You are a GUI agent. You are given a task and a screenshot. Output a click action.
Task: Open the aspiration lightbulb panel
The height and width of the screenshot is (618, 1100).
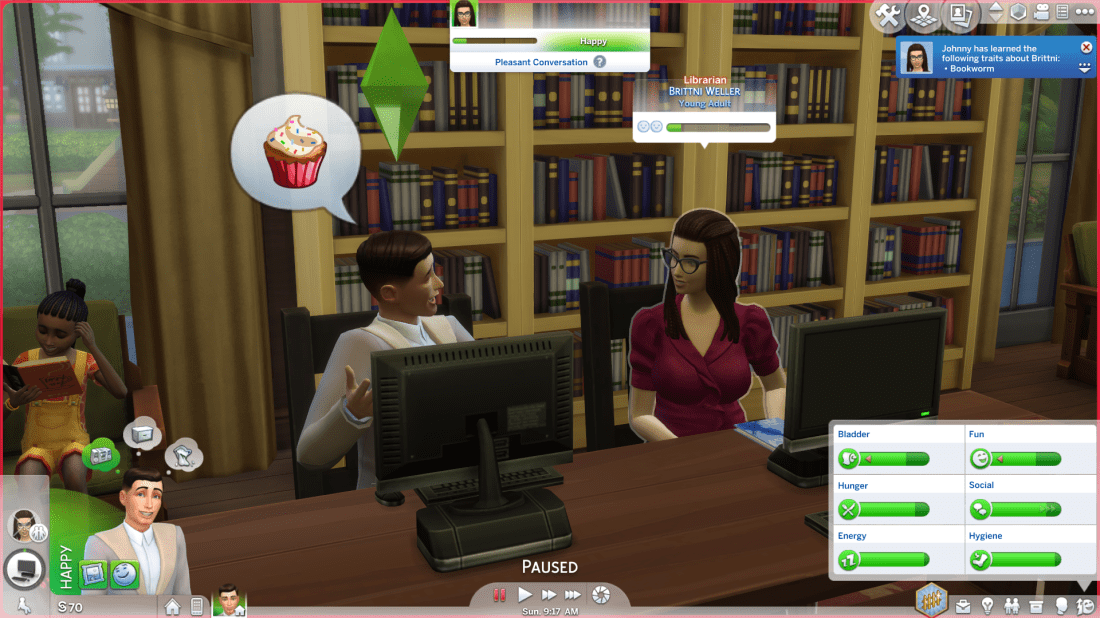987,606
